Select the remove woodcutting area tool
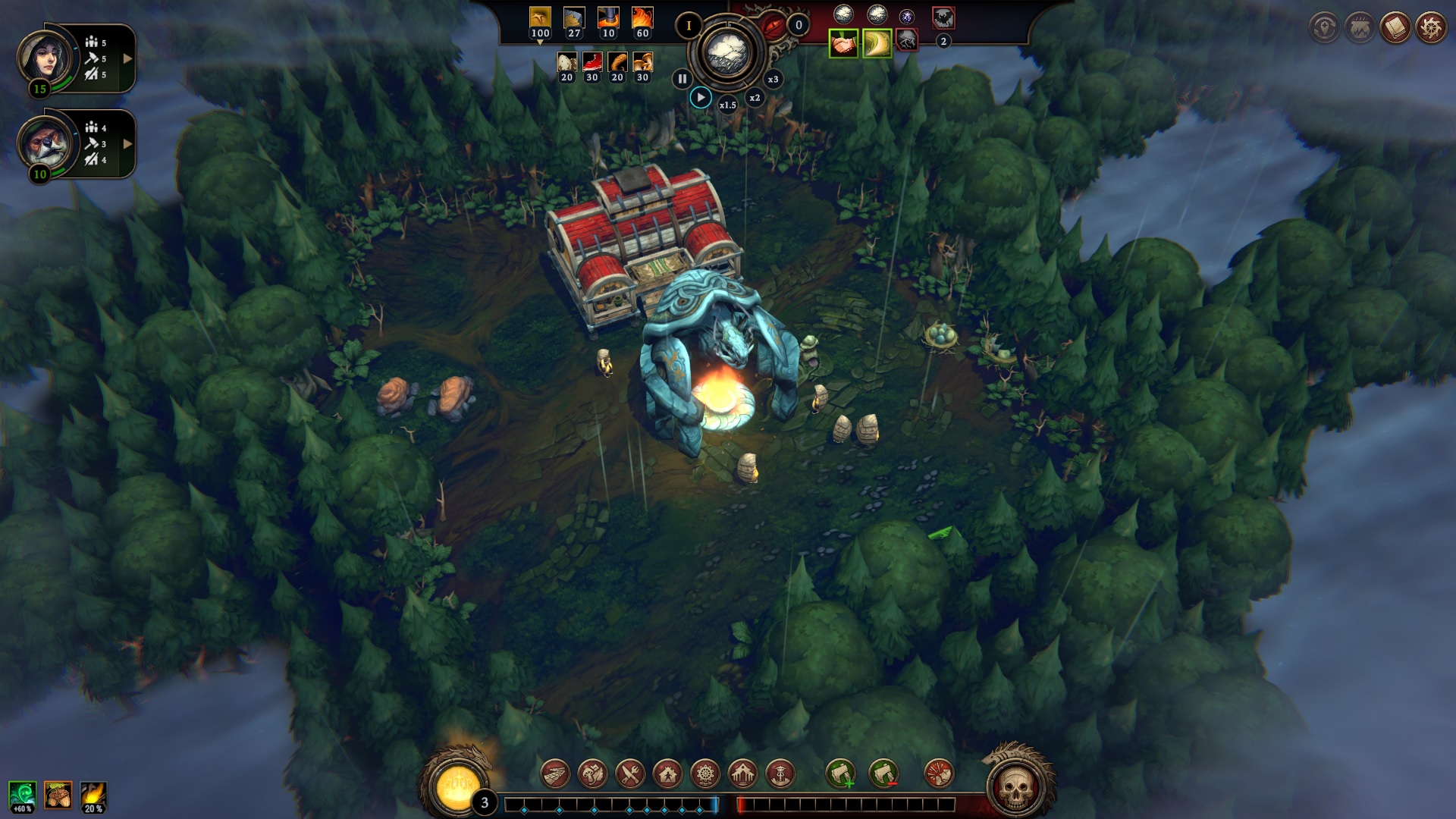This screenshot has width=1456, height=819. (883, 774)
